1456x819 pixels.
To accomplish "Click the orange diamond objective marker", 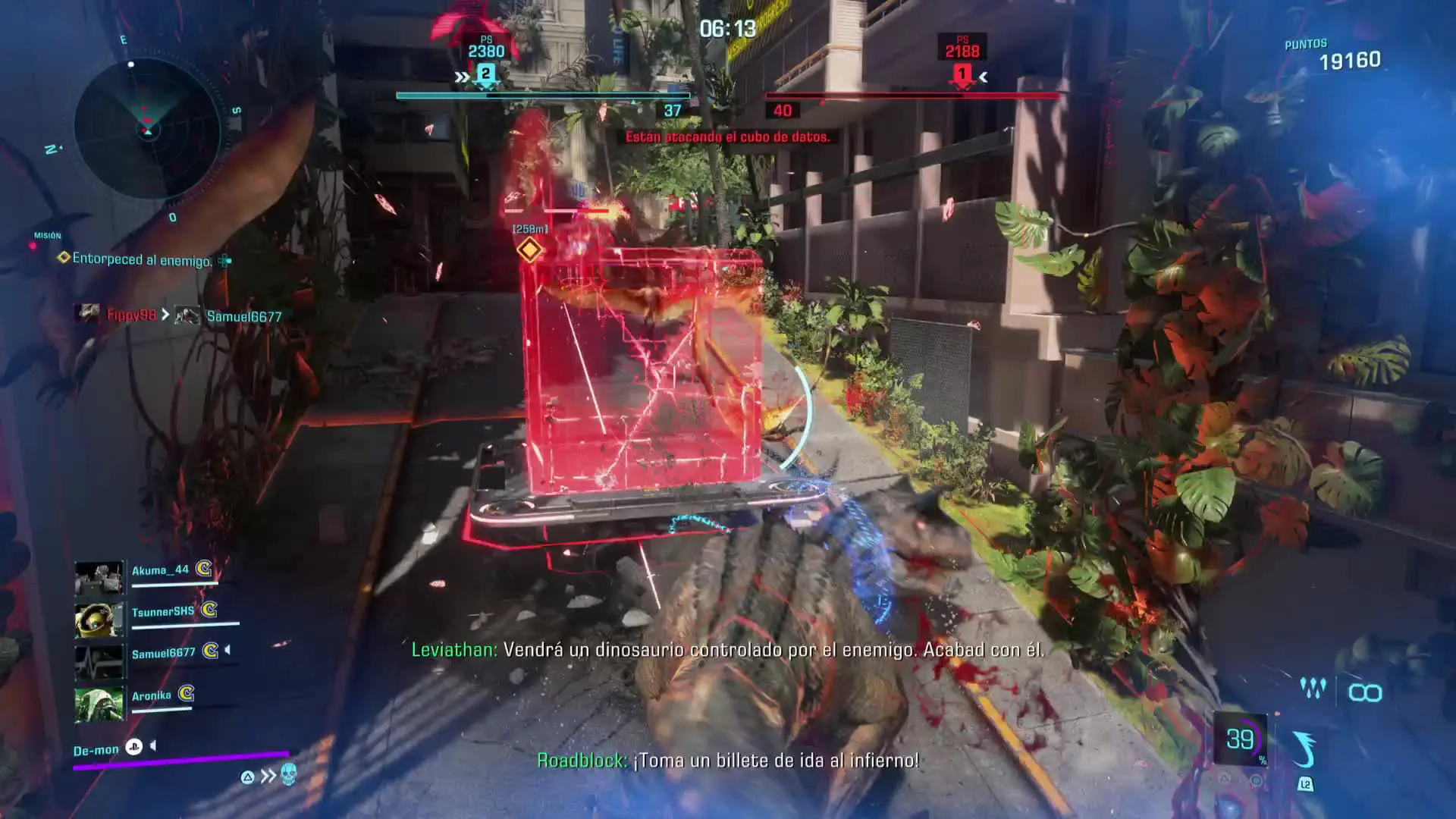I will point(529,249).
